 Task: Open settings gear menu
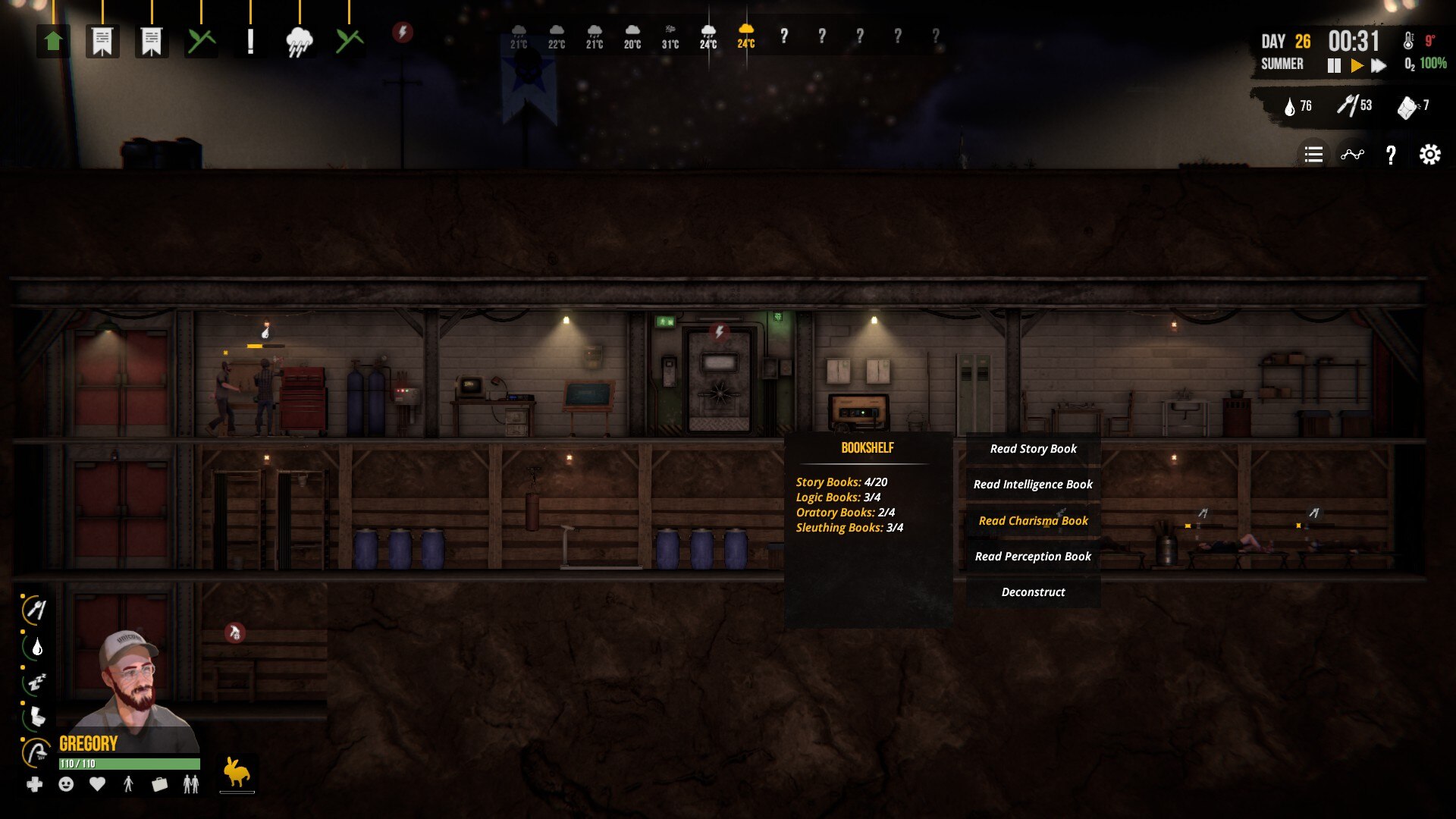point(1429,155)
